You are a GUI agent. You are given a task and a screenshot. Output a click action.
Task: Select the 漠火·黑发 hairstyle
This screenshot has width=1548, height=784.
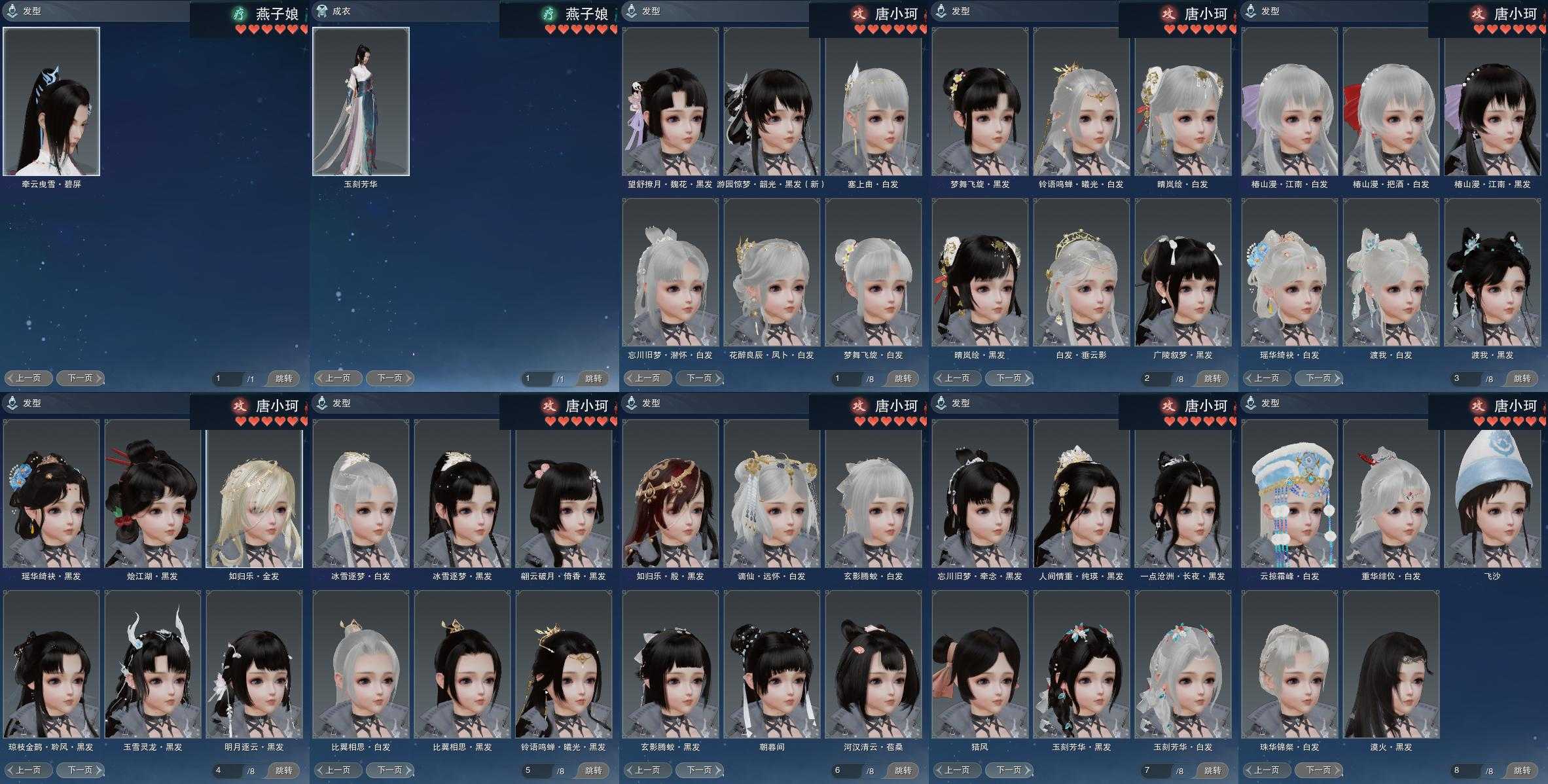click(x=1391, y=664)
